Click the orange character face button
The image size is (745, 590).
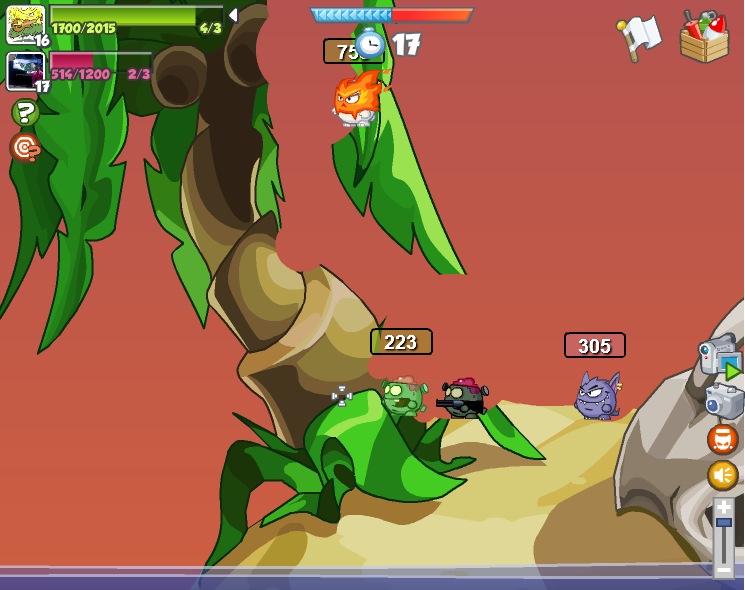(722, 439)
